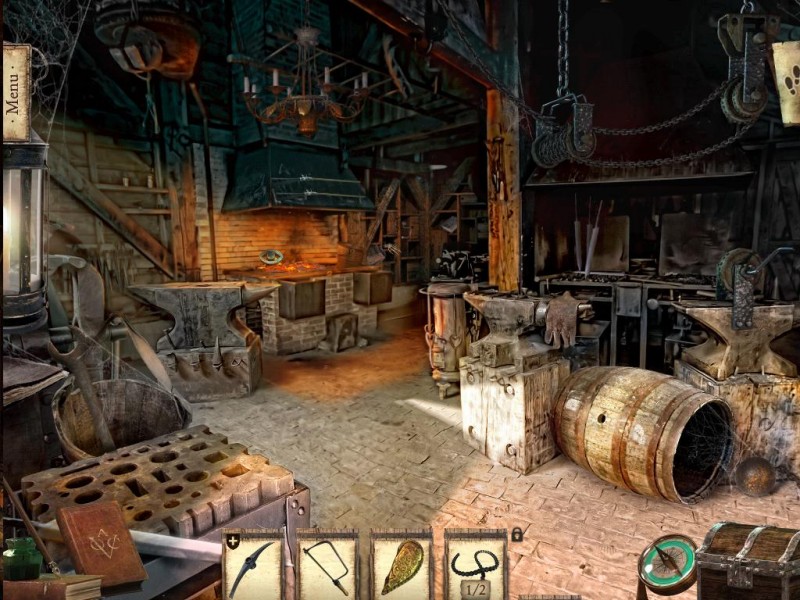Open the Menu parchment tab
Viewport: 800px width, 600px height.
(x=14, y=92)
